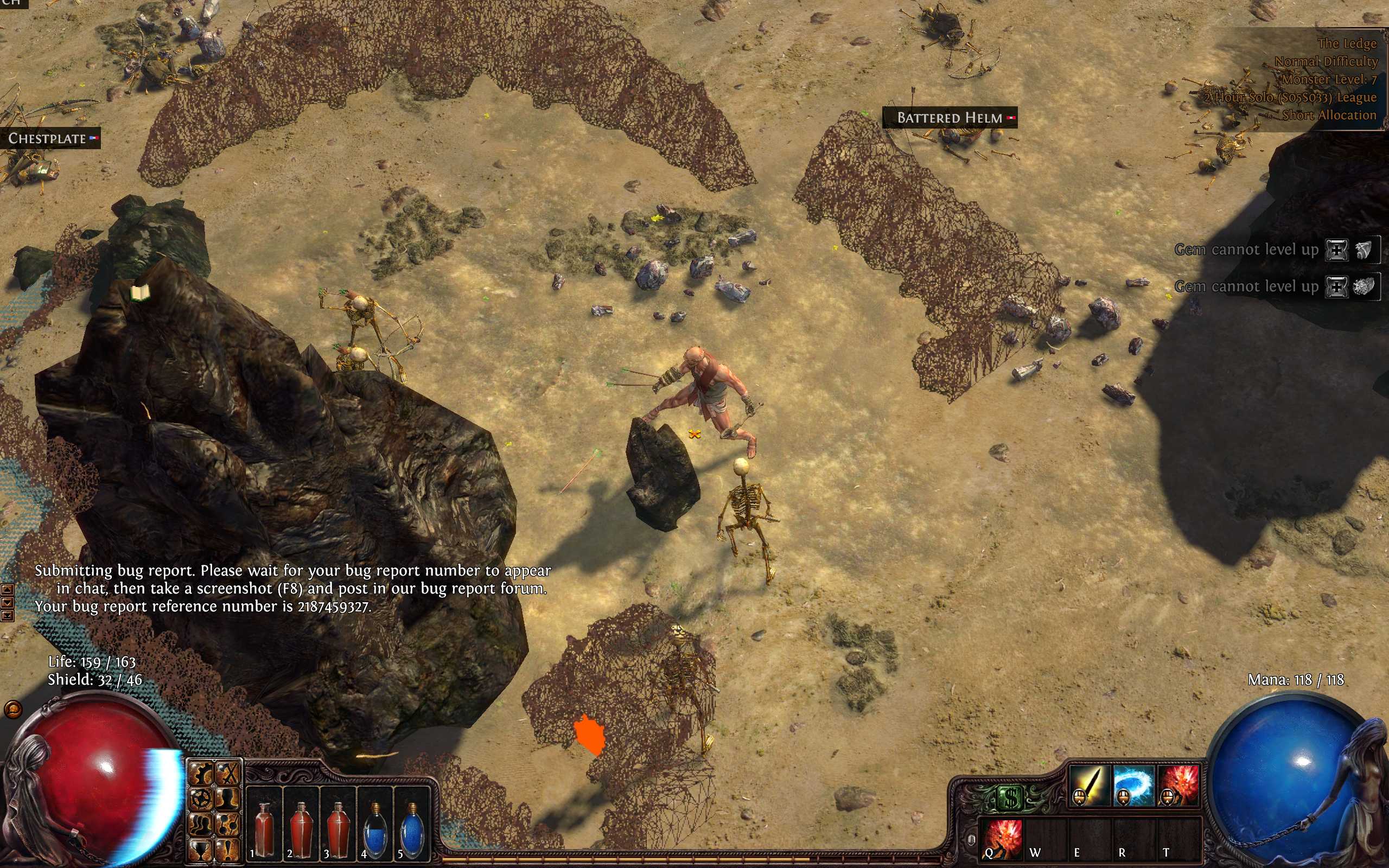Click the crossed-swords menu button

coord(229,775)
